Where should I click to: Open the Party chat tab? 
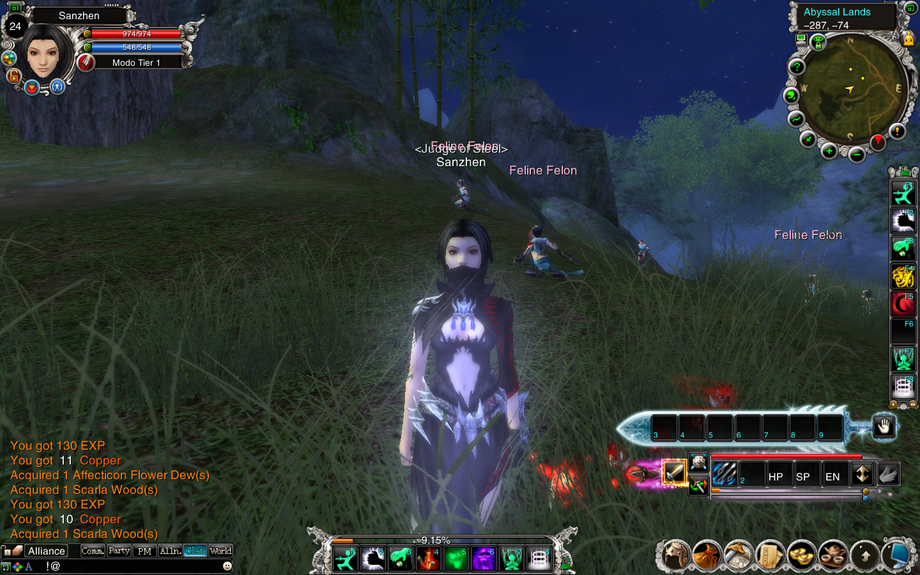tap(119, 551)
